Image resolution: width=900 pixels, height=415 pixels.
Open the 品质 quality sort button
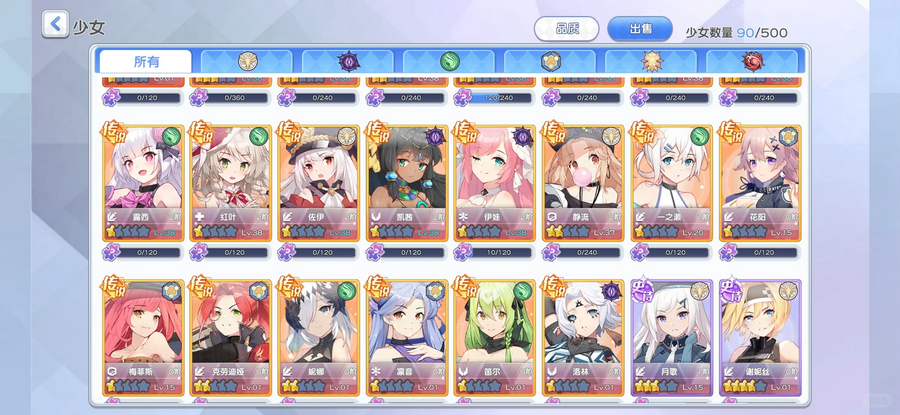tap(566, 30)
